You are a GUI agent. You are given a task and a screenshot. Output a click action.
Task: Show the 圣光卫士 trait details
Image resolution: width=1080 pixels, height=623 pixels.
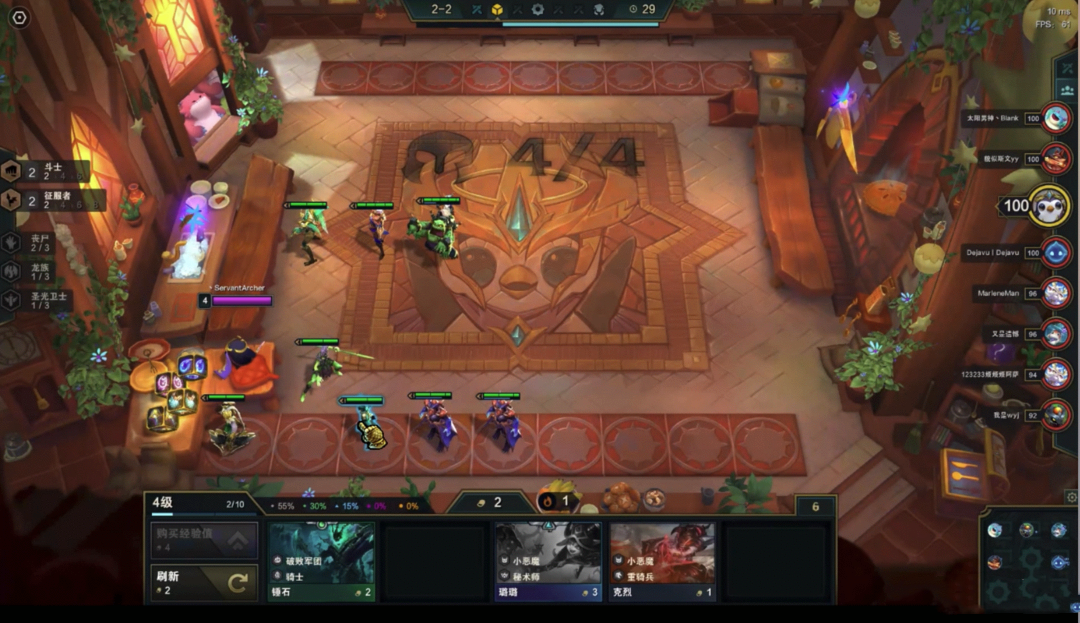(x=30, y=299)
